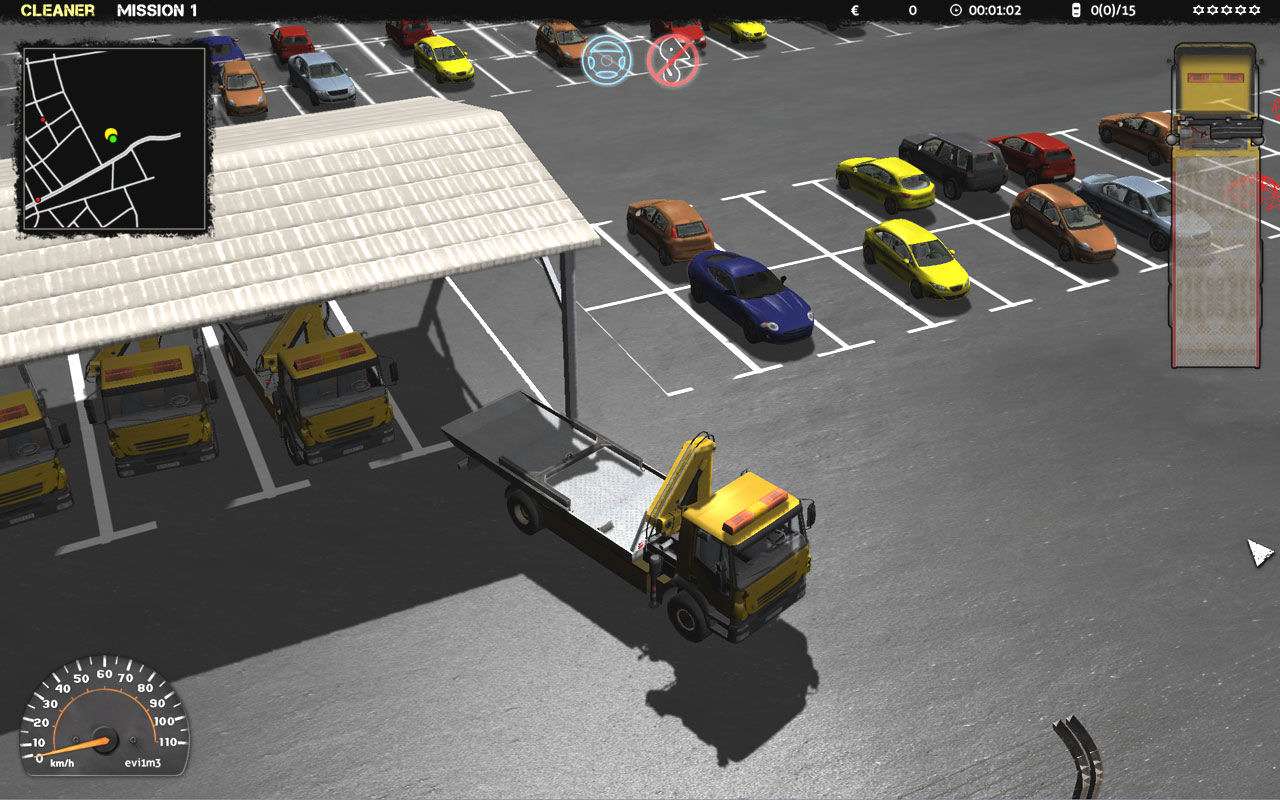Click the euro currency symbol in the HUD

click(854, 10)
